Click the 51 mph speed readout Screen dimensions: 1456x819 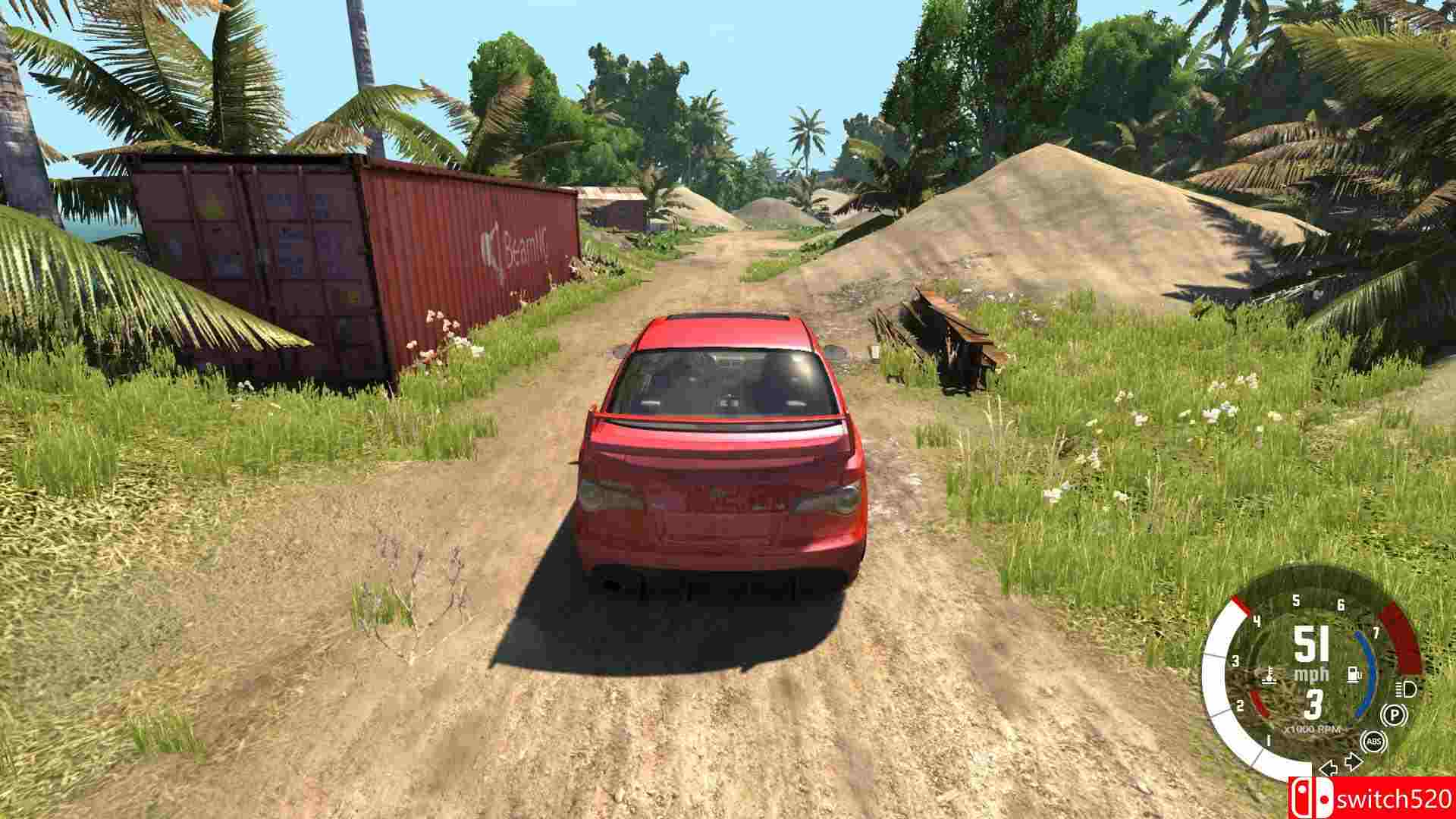coord(1310,644)
